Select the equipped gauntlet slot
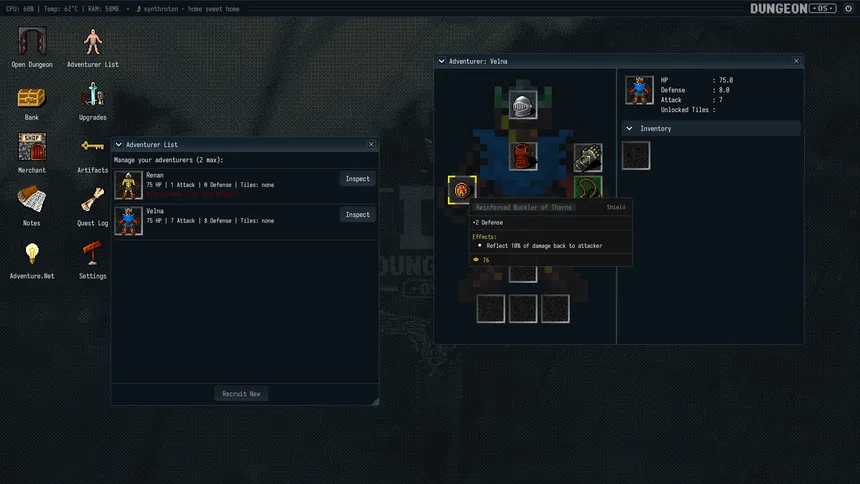The height and width of the screenshot is (484, 860). click(588, 157)
